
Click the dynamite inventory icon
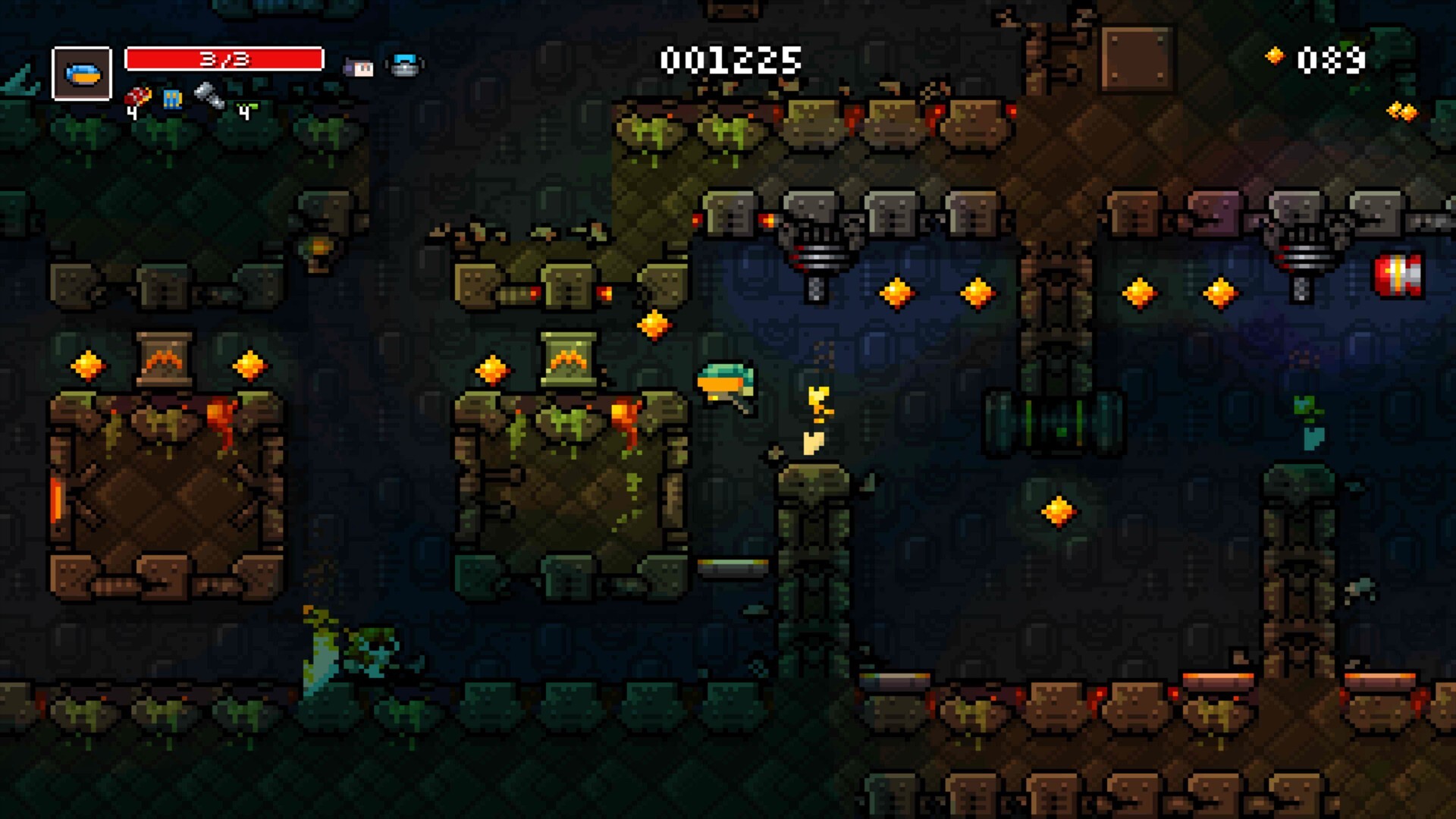[x=136, y=97]
